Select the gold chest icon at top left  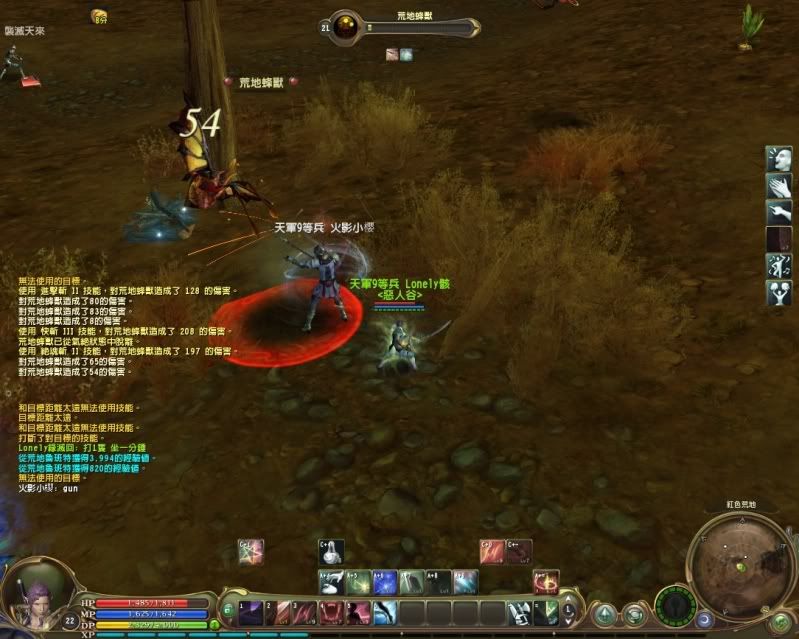point(99,16)
